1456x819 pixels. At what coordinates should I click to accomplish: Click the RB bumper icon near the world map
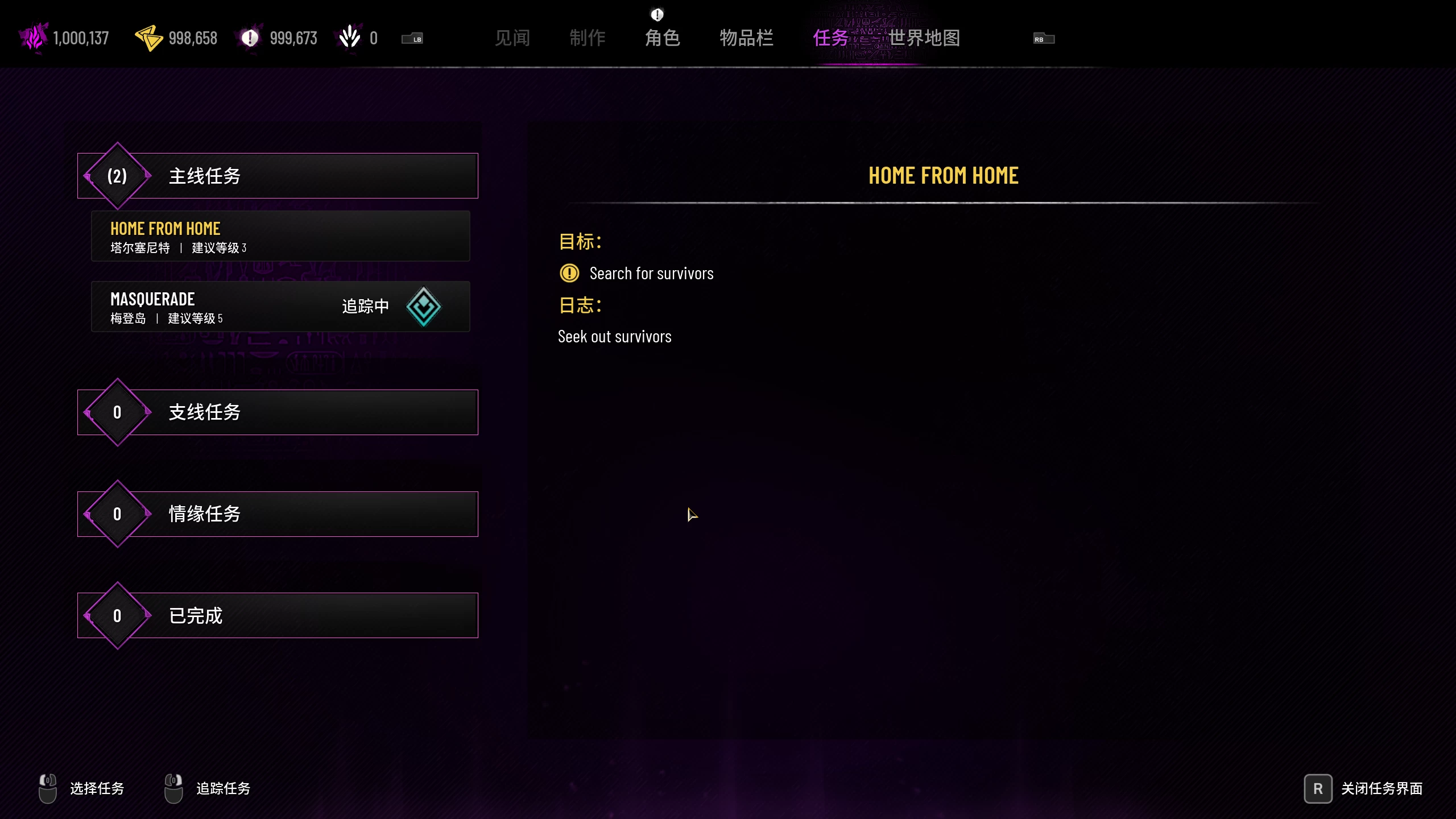click(x=1043, y=39)
